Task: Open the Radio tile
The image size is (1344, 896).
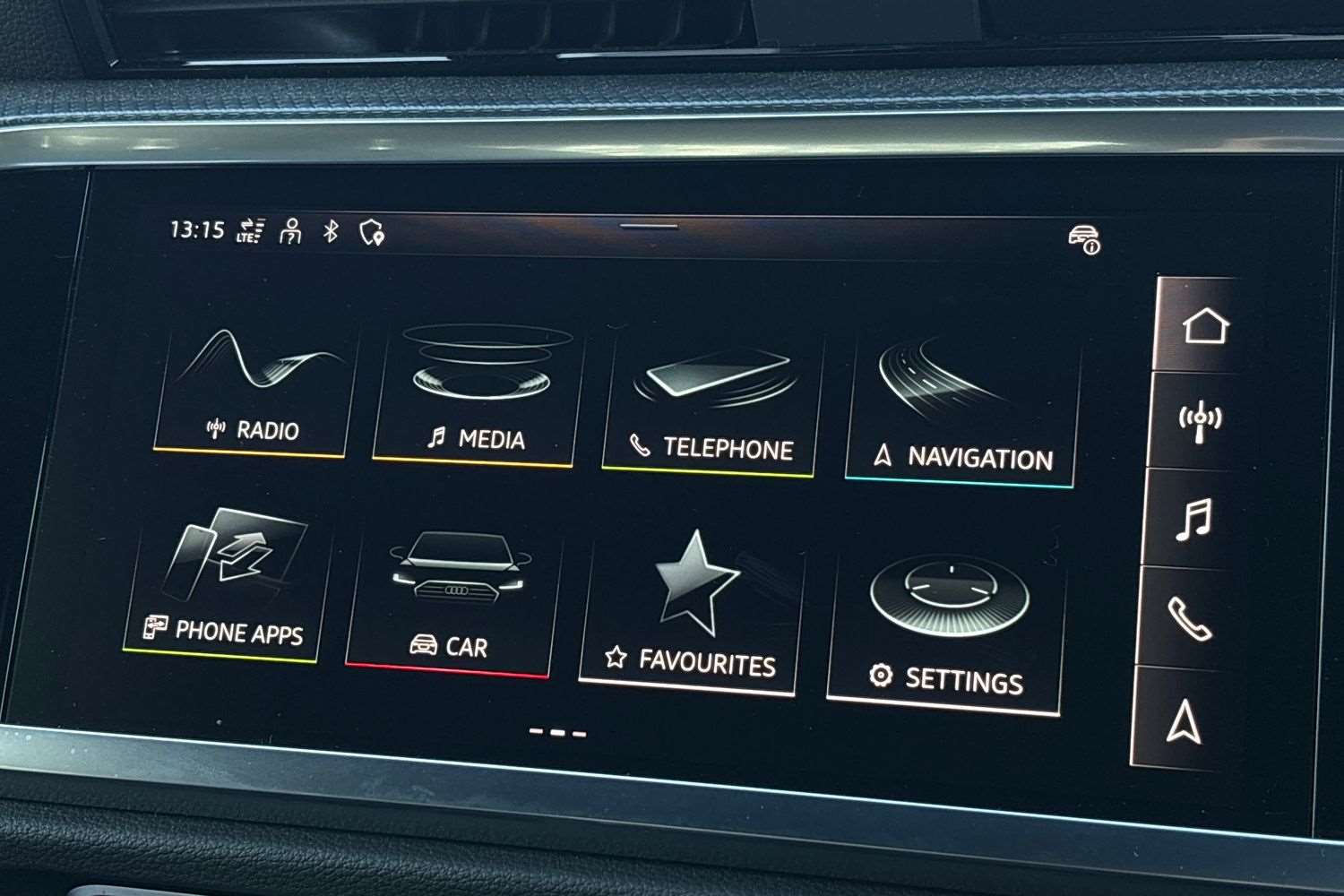Action: 253,394
